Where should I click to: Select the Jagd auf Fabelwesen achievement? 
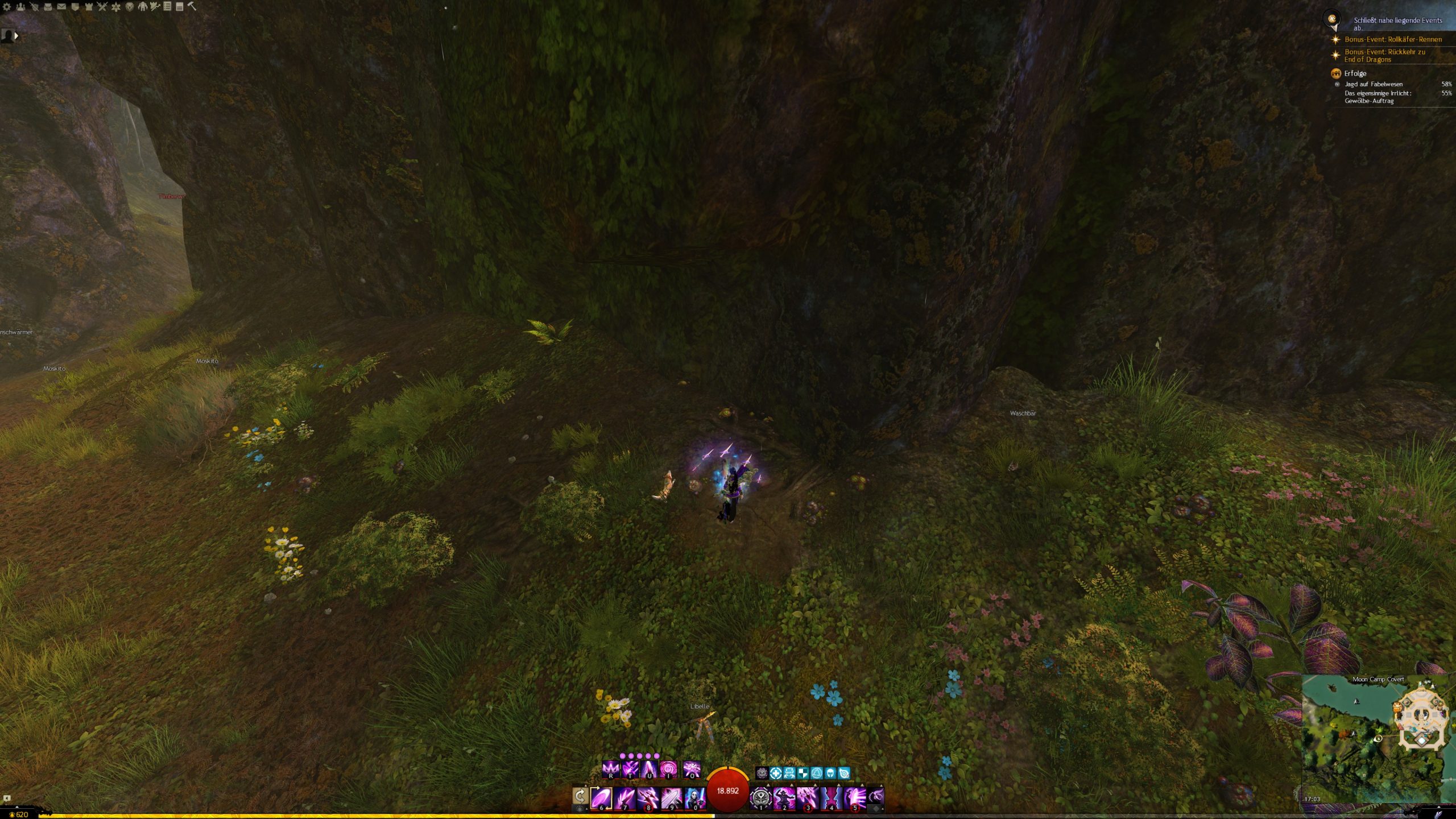pos(1373,84)
